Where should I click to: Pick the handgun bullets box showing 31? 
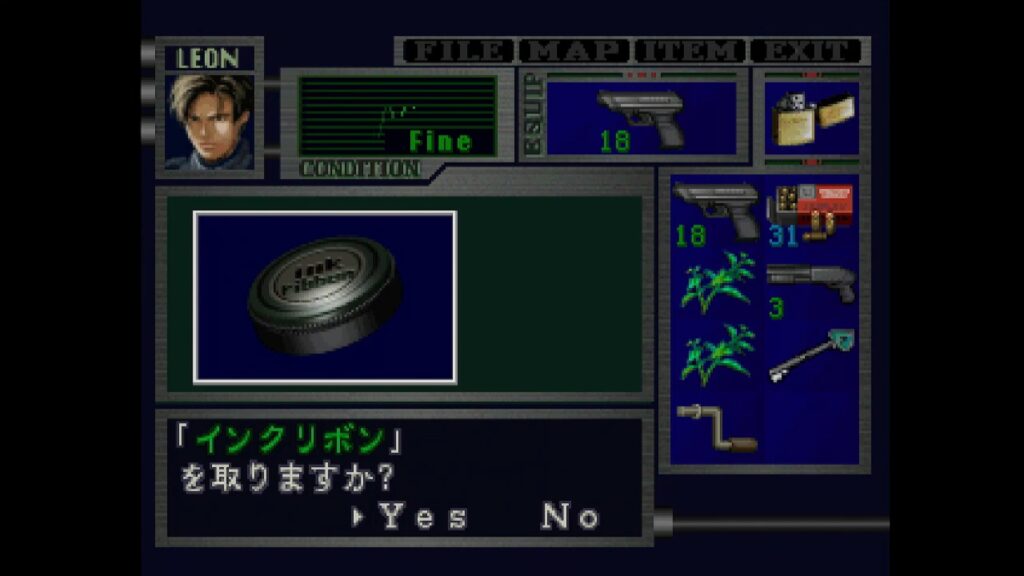coord(809,212)
